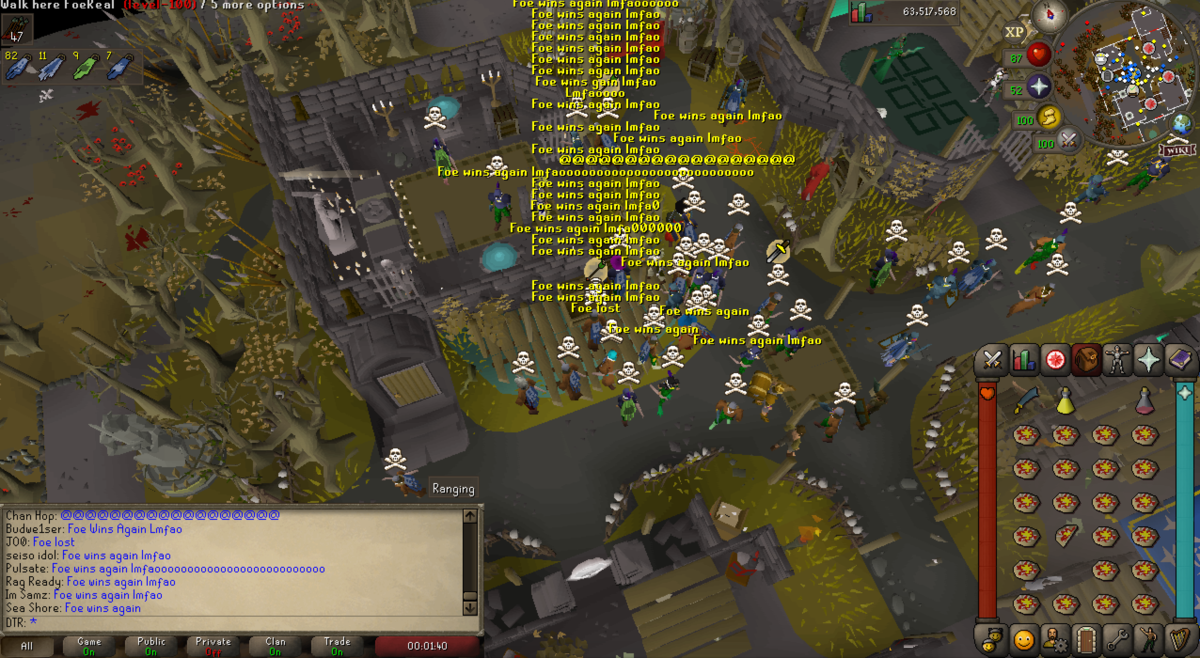
Task: Toggle the Private chat filter button
Action: 213,646
